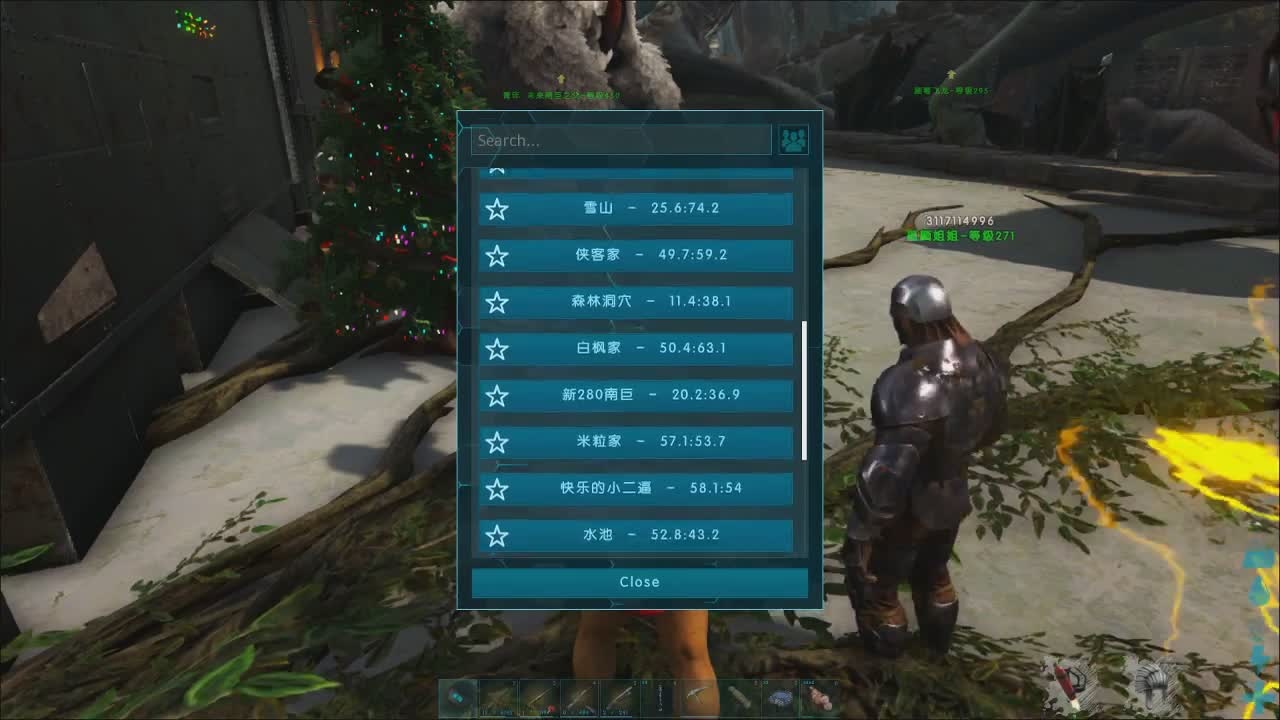Choose the 侠客家 49.7:59.2 entry

click(x=650, y=255)
